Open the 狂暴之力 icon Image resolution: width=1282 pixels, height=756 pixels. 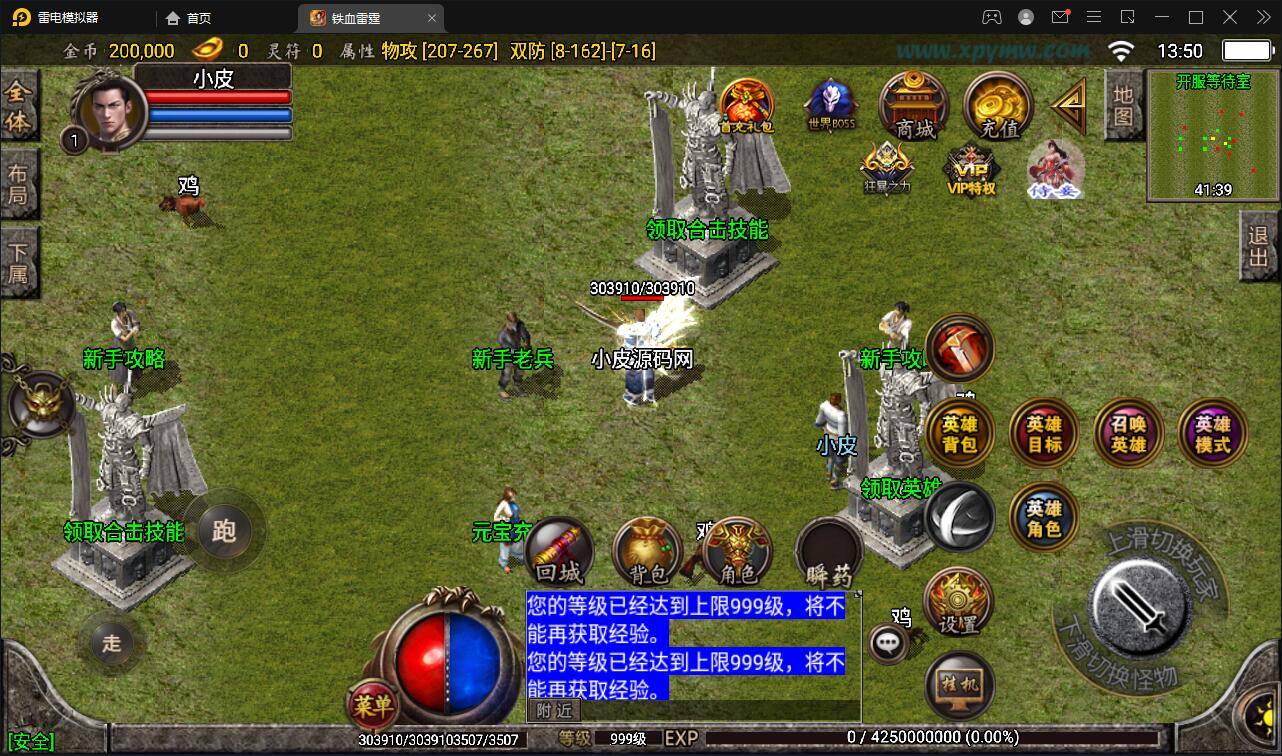pos(887,168)
